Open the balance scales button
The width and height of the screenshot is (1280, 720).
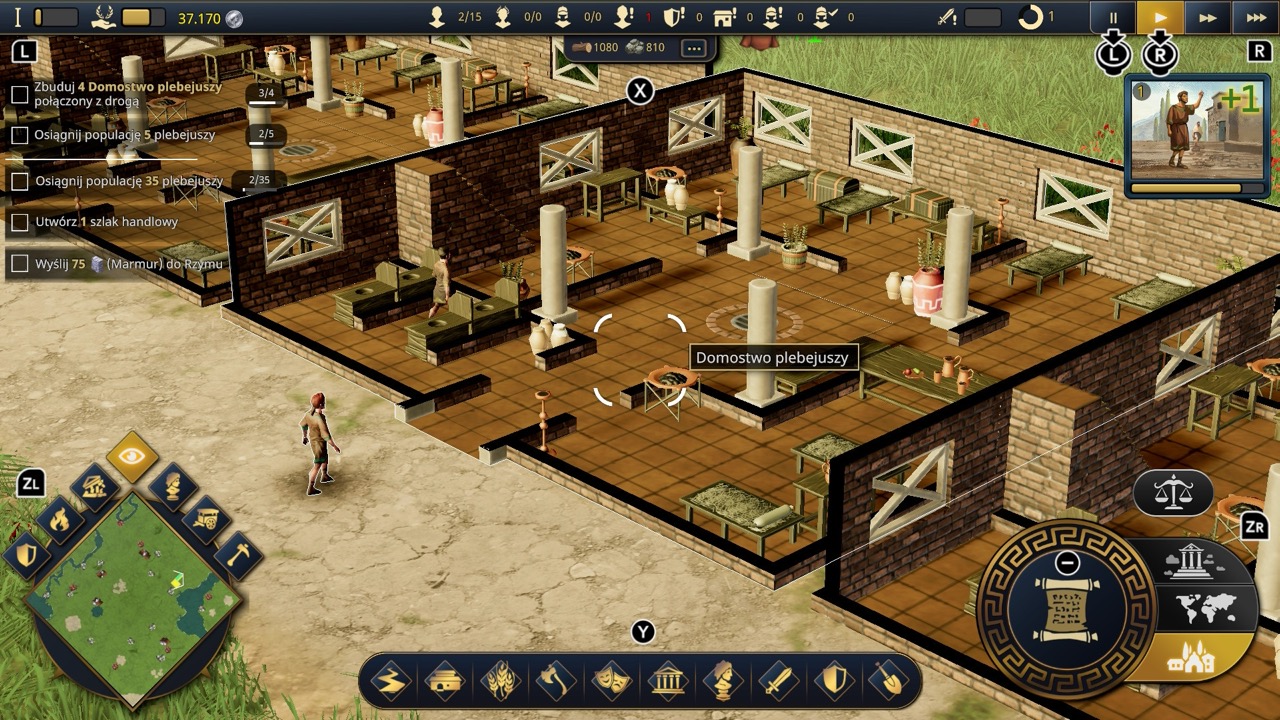click(x=1172, y=491)
